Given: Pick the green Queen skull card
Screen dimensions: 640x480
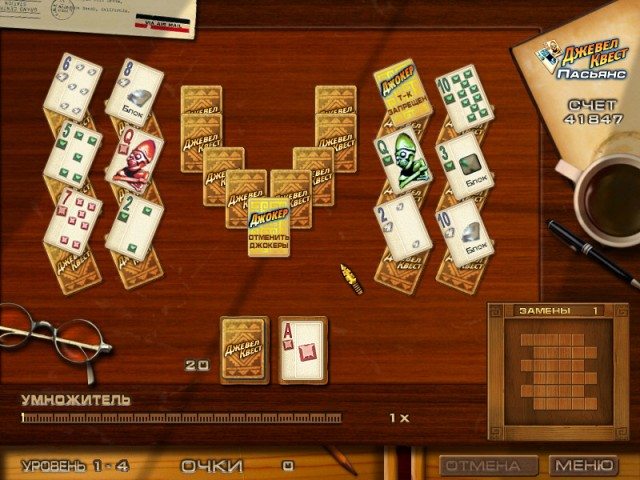Looking at the screenshot, I should 402,160.
